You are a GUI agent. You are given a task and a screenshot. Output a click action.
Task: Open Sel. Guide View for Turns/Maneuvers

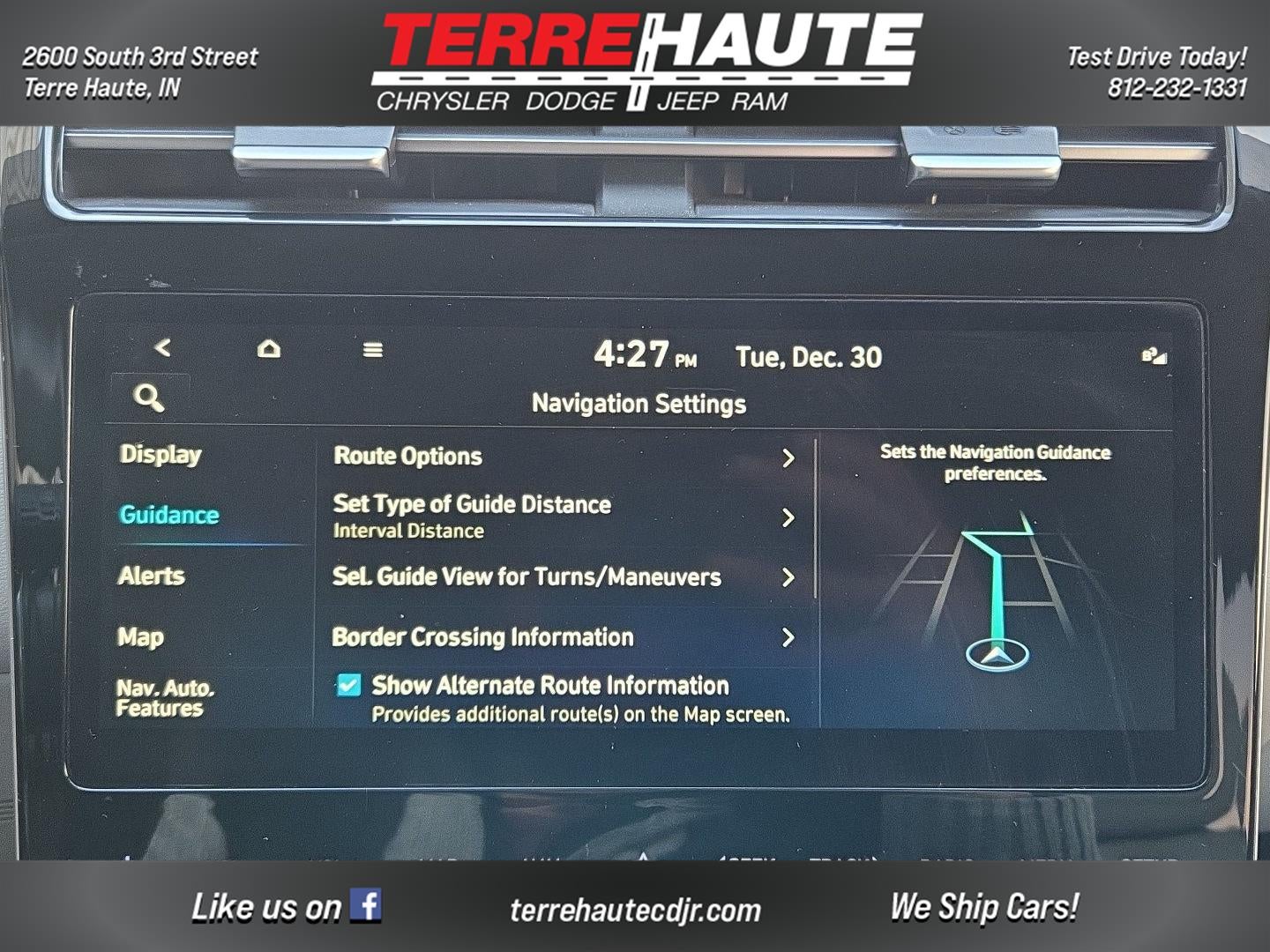click(788, 577)
